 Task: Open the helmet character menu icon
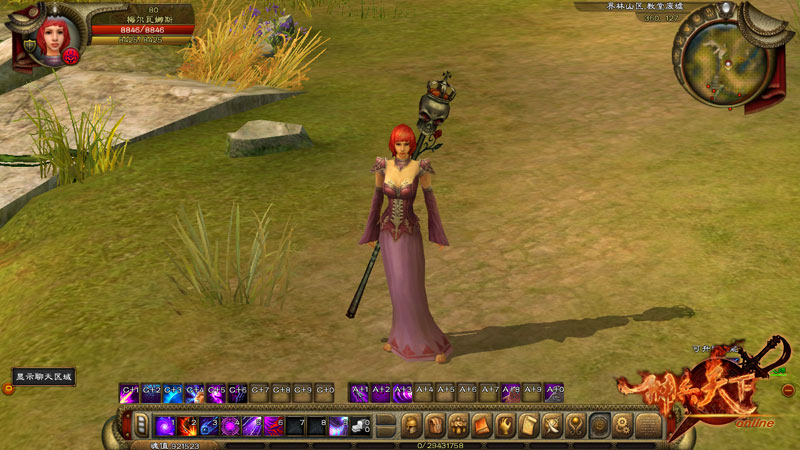[x=410, y=425]
